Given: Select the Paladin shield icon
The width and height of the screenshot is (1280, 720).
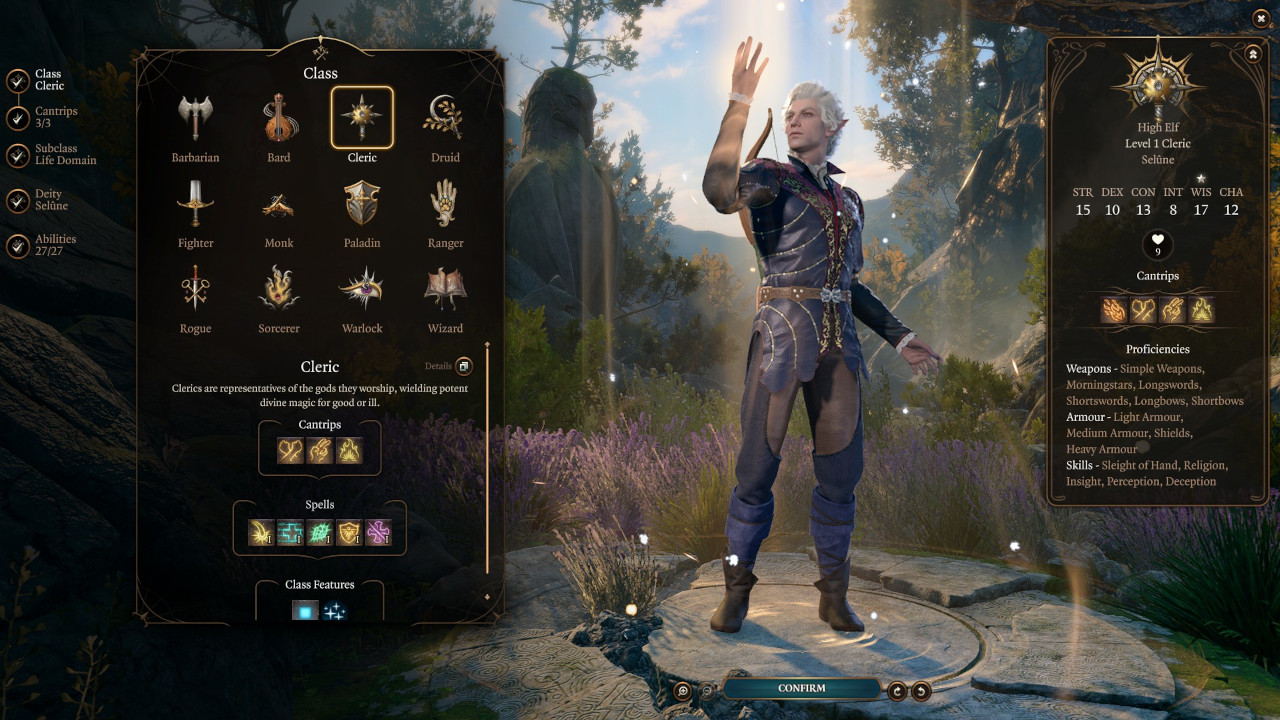Looking at the screenshot, I should tap(361, 203).
